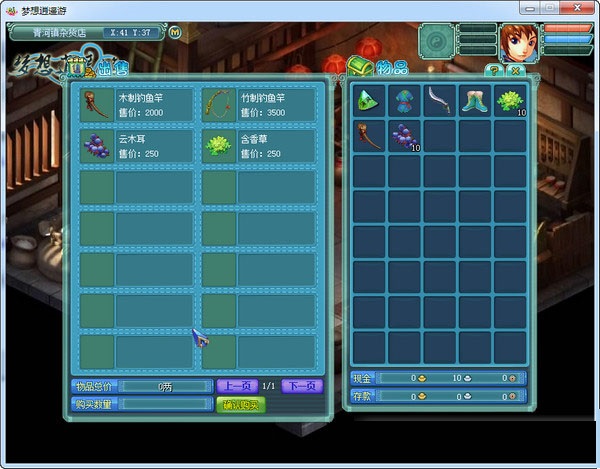Image resolution: width=600 pixels, height=469 pixels.
Task: Select the purple mushroom stack in inventory
Action: click(x=405, y=135)
